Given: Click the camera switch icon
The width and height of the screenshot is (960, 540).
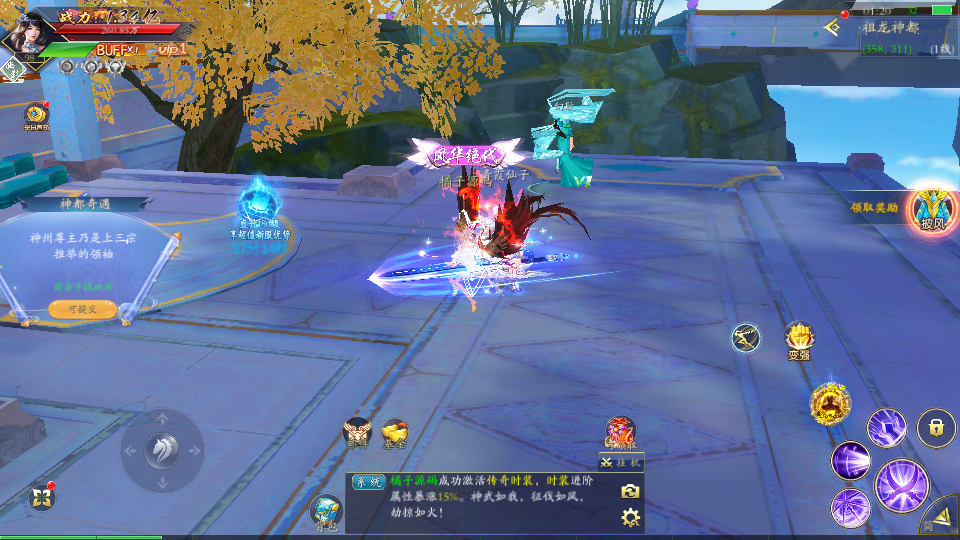Looking at the screenshot, I should pyautogui.click(x=630, y=491).
